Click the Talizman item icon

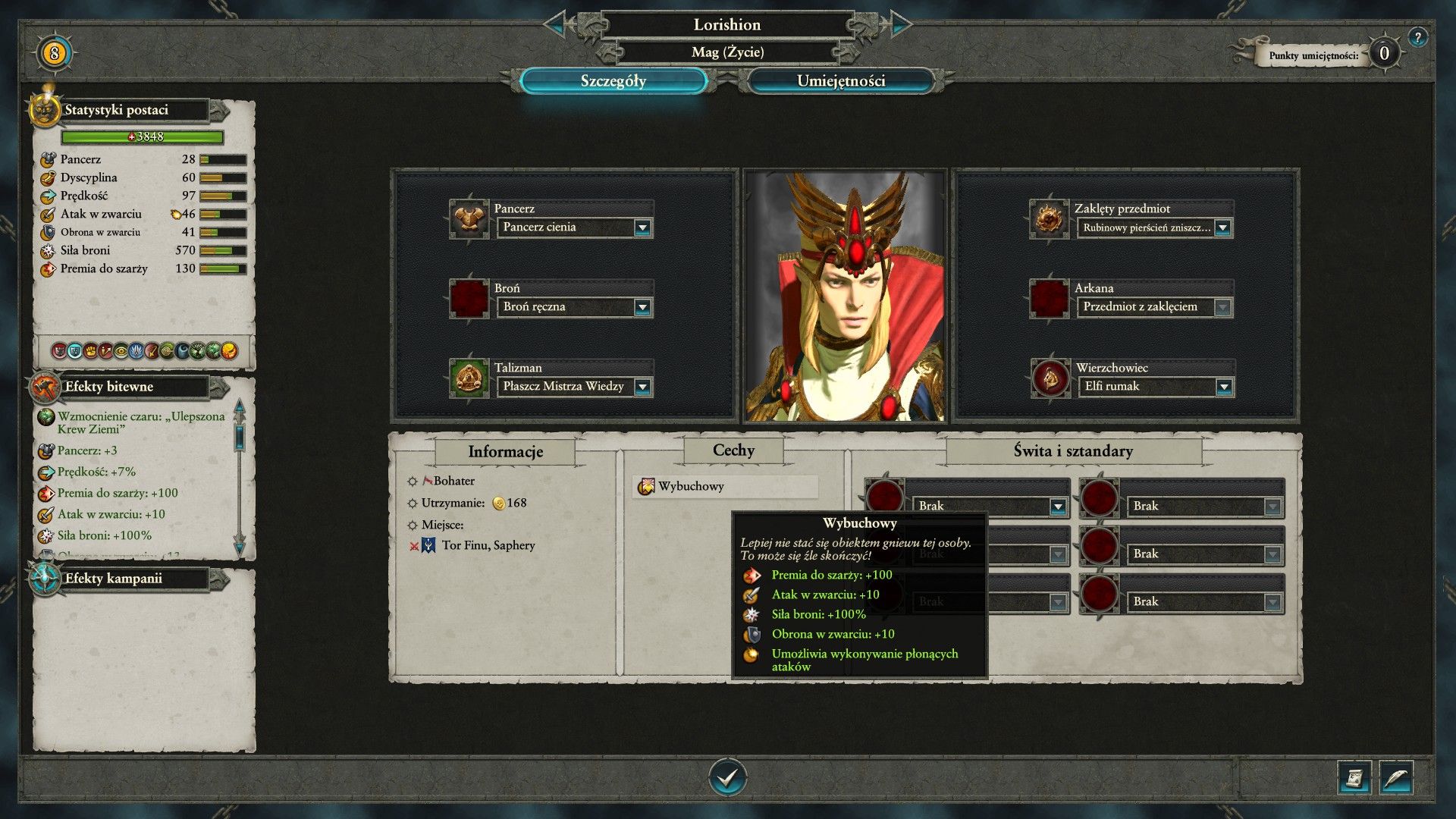[x=468, y=378]
